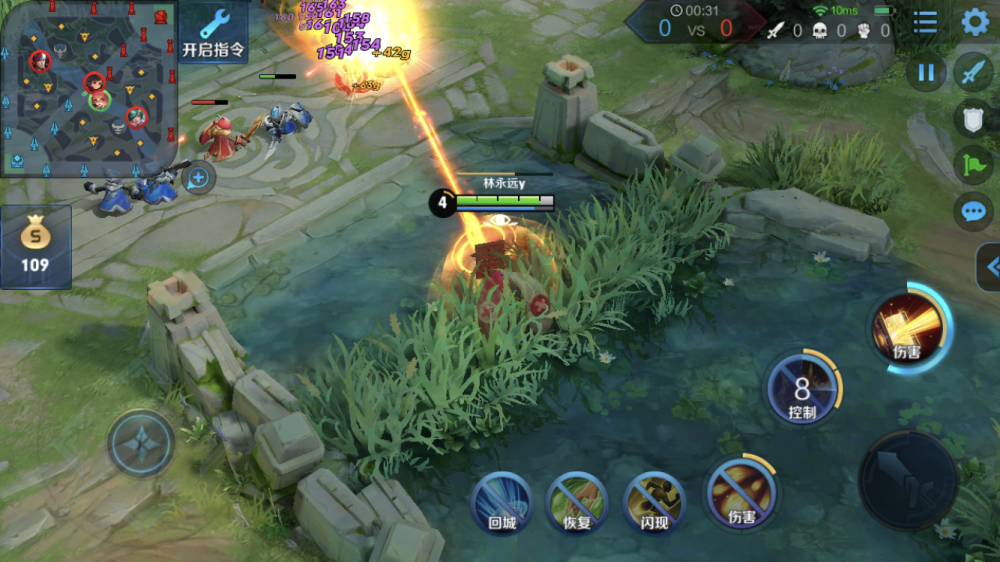Viewport: 1000px width, 562px height.
Task: Use the 闪现 flash spell
Action: [x=654, y=501]
